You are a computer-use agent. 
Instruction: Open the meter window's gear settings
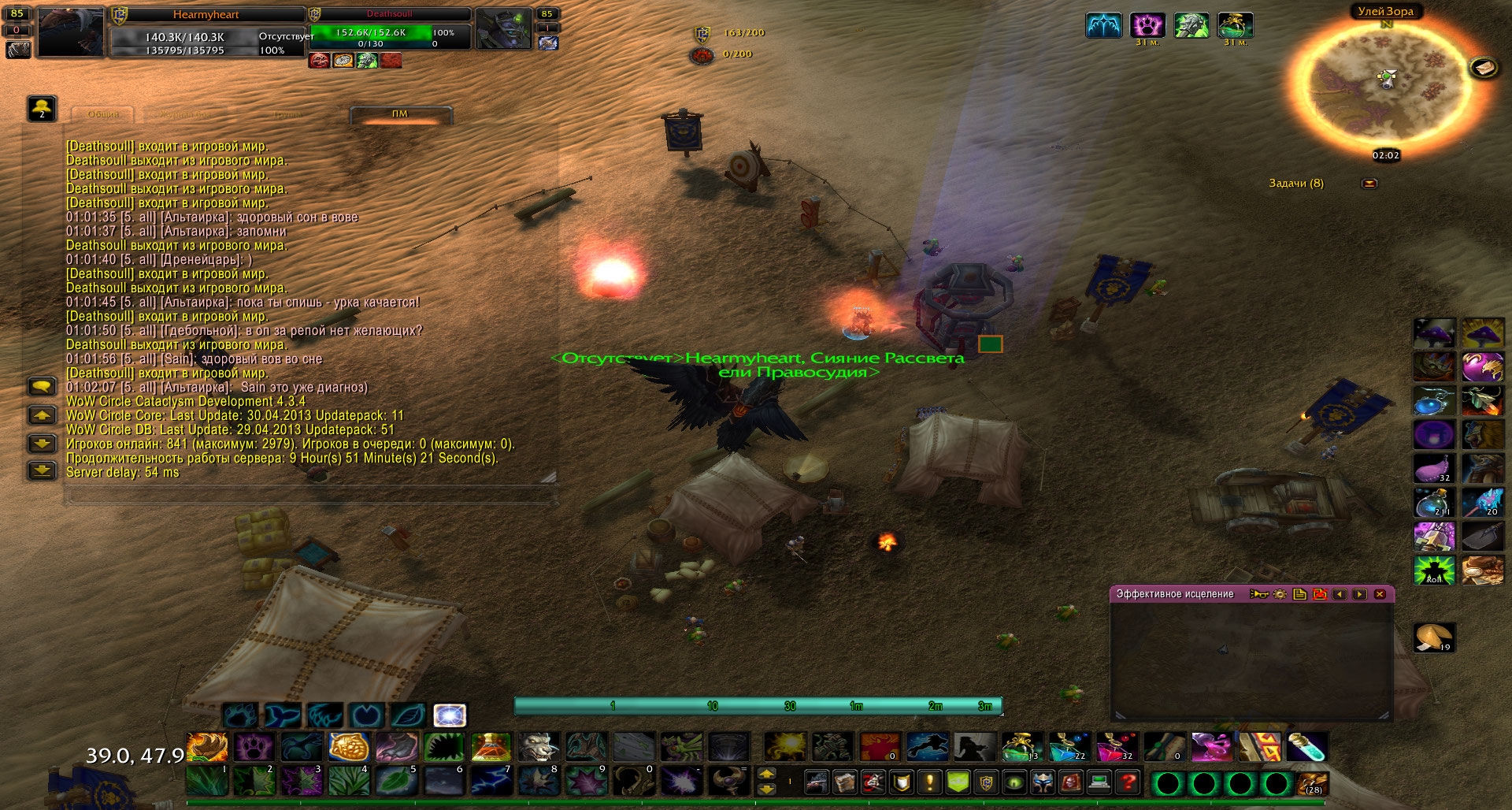point(1280,594)
